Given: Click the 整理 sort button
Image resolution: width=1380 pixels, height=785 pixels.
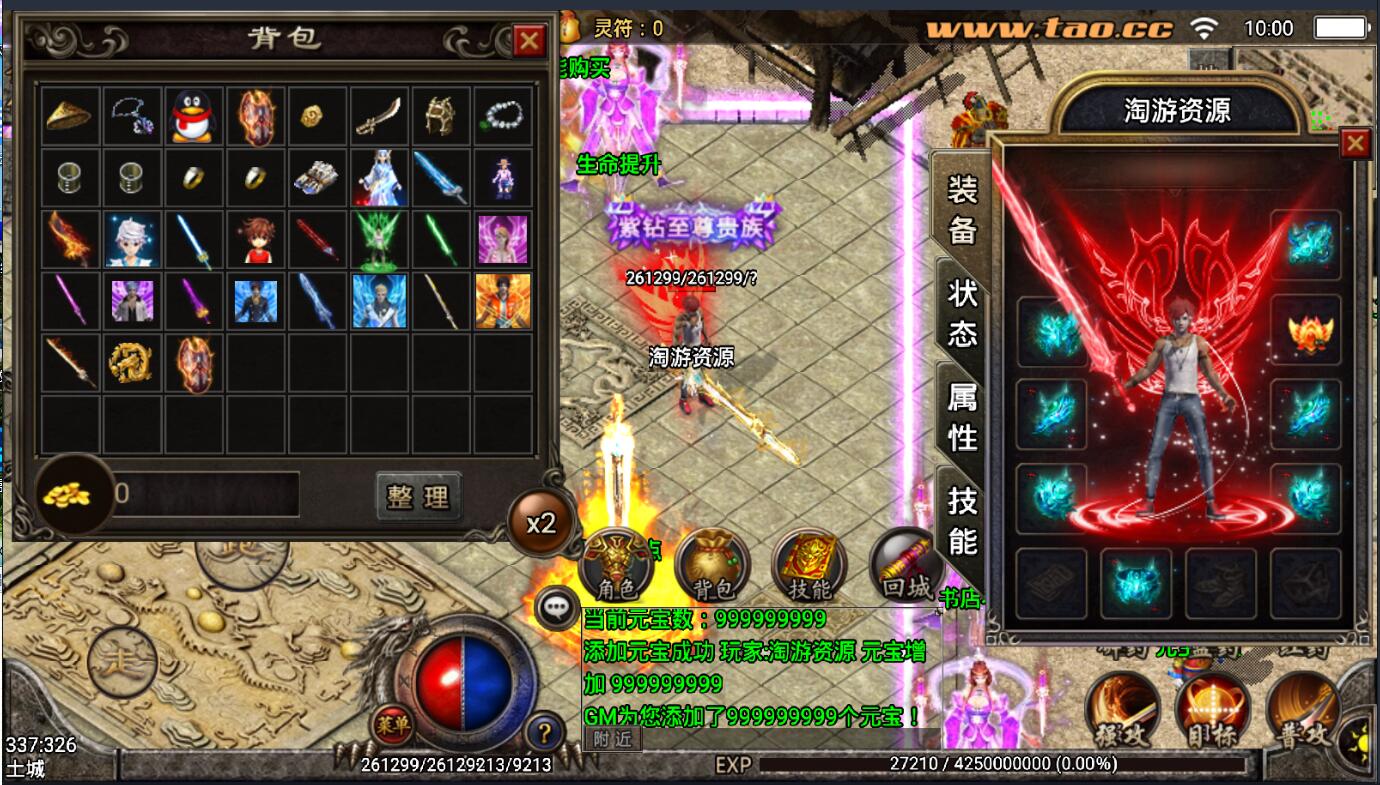Looking at the screenshot, I should click(x=419, y=496).
